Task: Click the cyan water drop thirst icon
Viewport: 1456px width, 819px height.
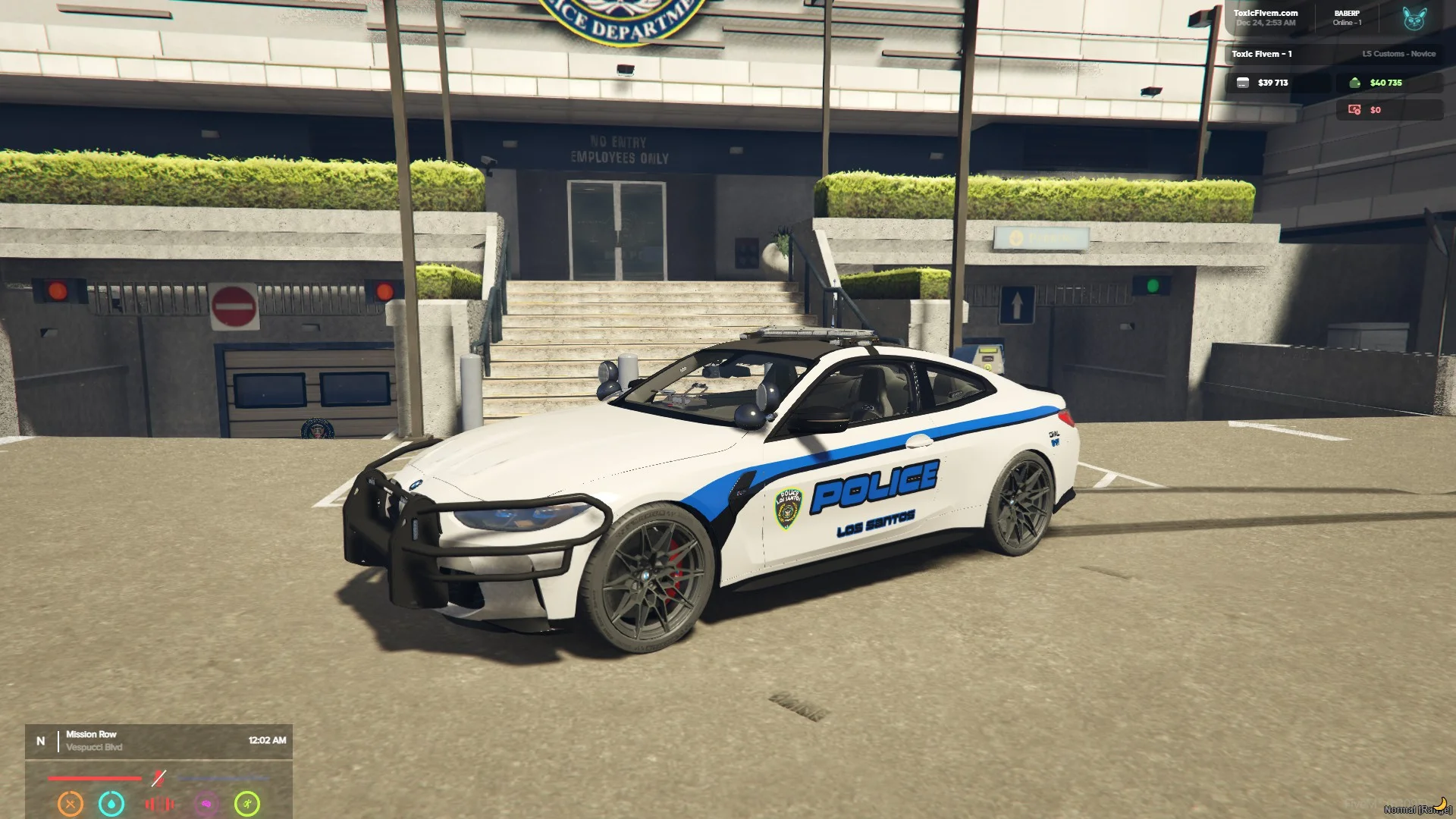Action: 111,803
